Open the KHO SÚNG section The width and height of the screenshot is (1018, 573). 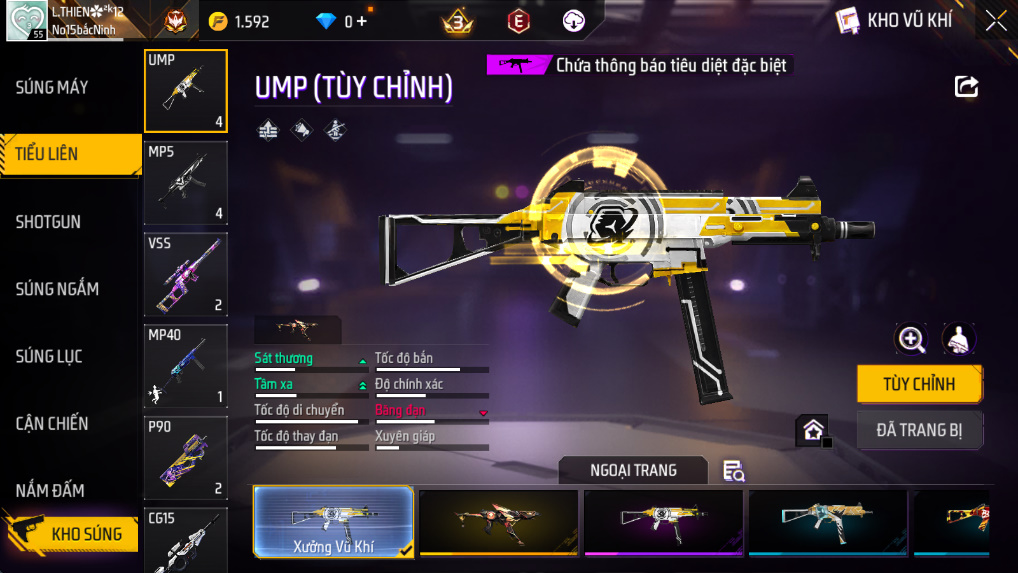(x=70, y=533)
